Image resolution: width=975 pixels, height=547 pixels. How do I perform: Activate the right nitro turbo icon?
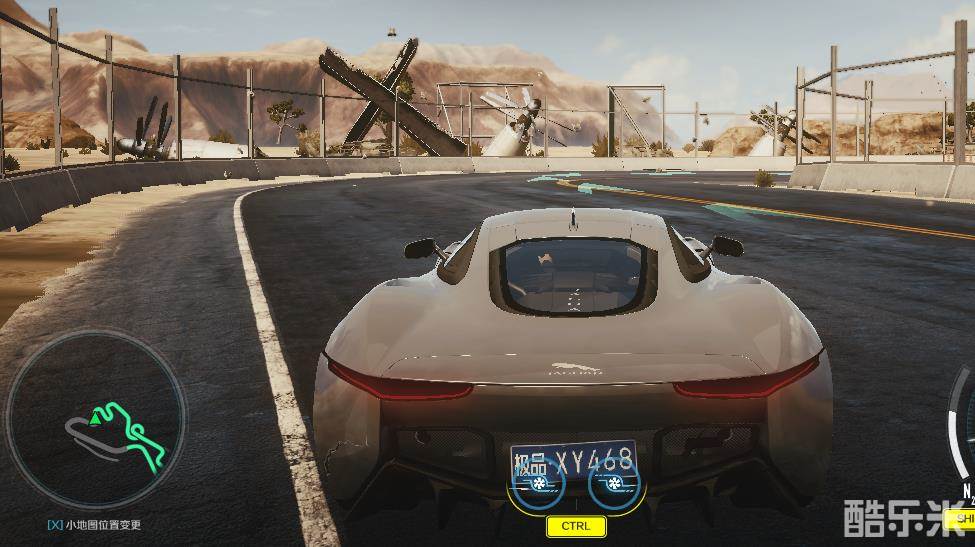614,484
